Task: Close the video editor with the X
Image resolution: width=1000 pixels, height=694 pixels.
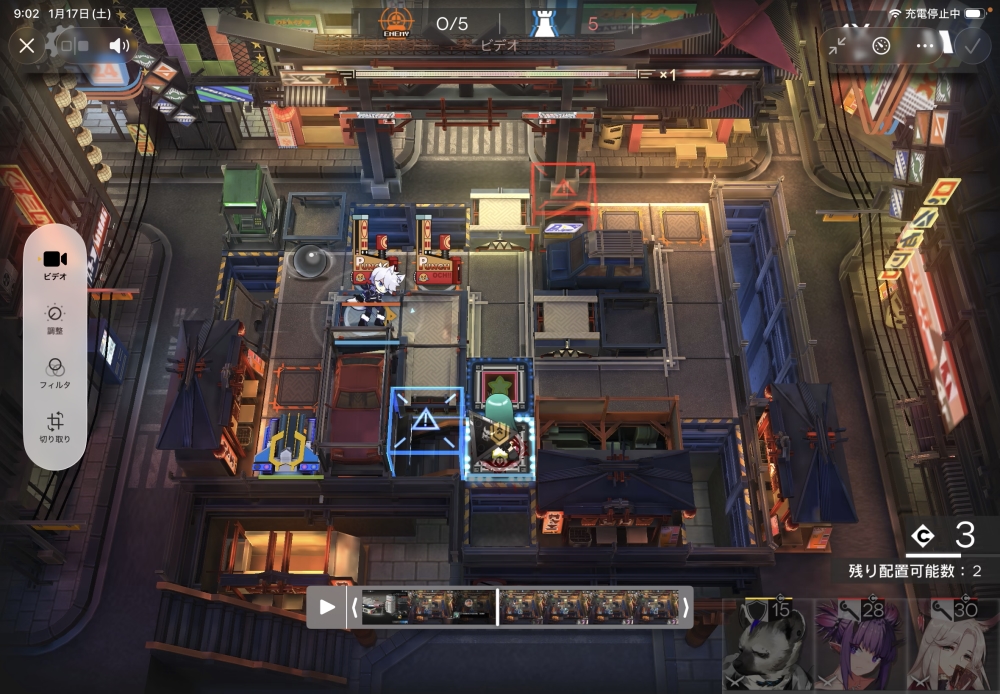Action: coord(27,45)
